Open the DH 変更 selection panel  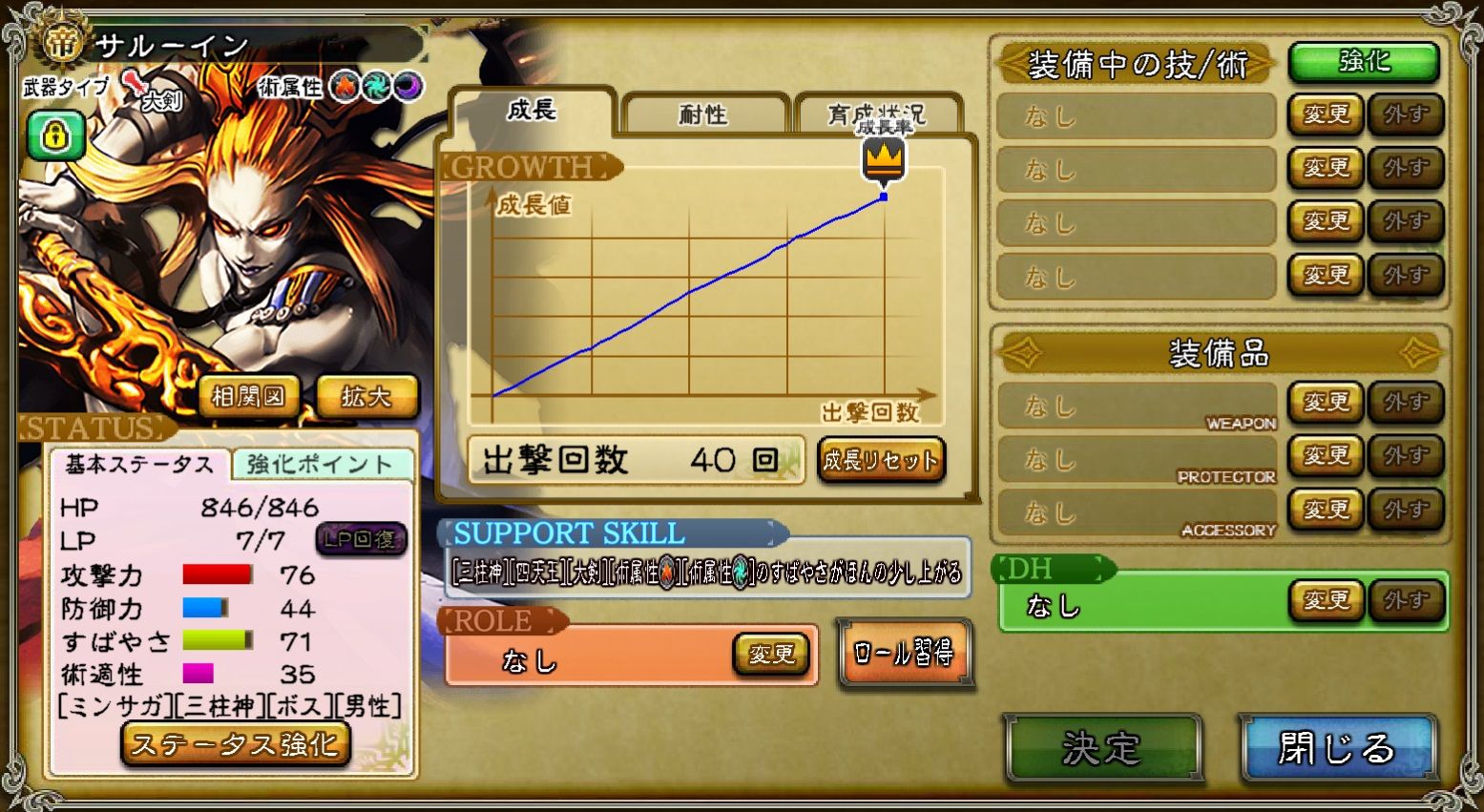(1326, 599)
